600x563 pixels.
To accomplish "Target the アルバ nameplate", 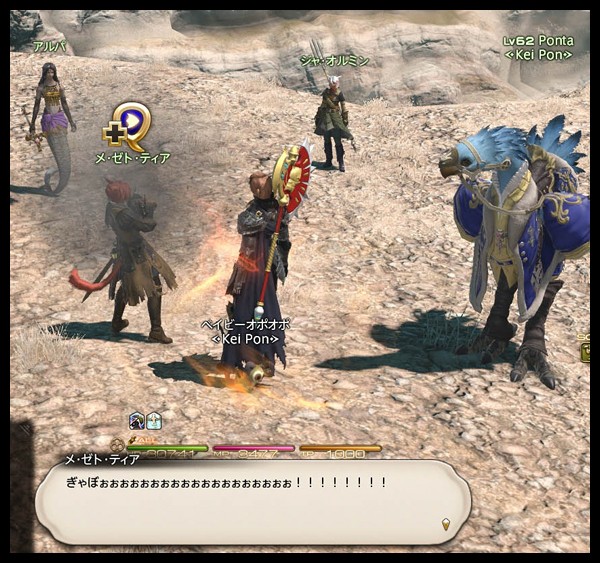I will pyautogui.click(x=49, y=47).
